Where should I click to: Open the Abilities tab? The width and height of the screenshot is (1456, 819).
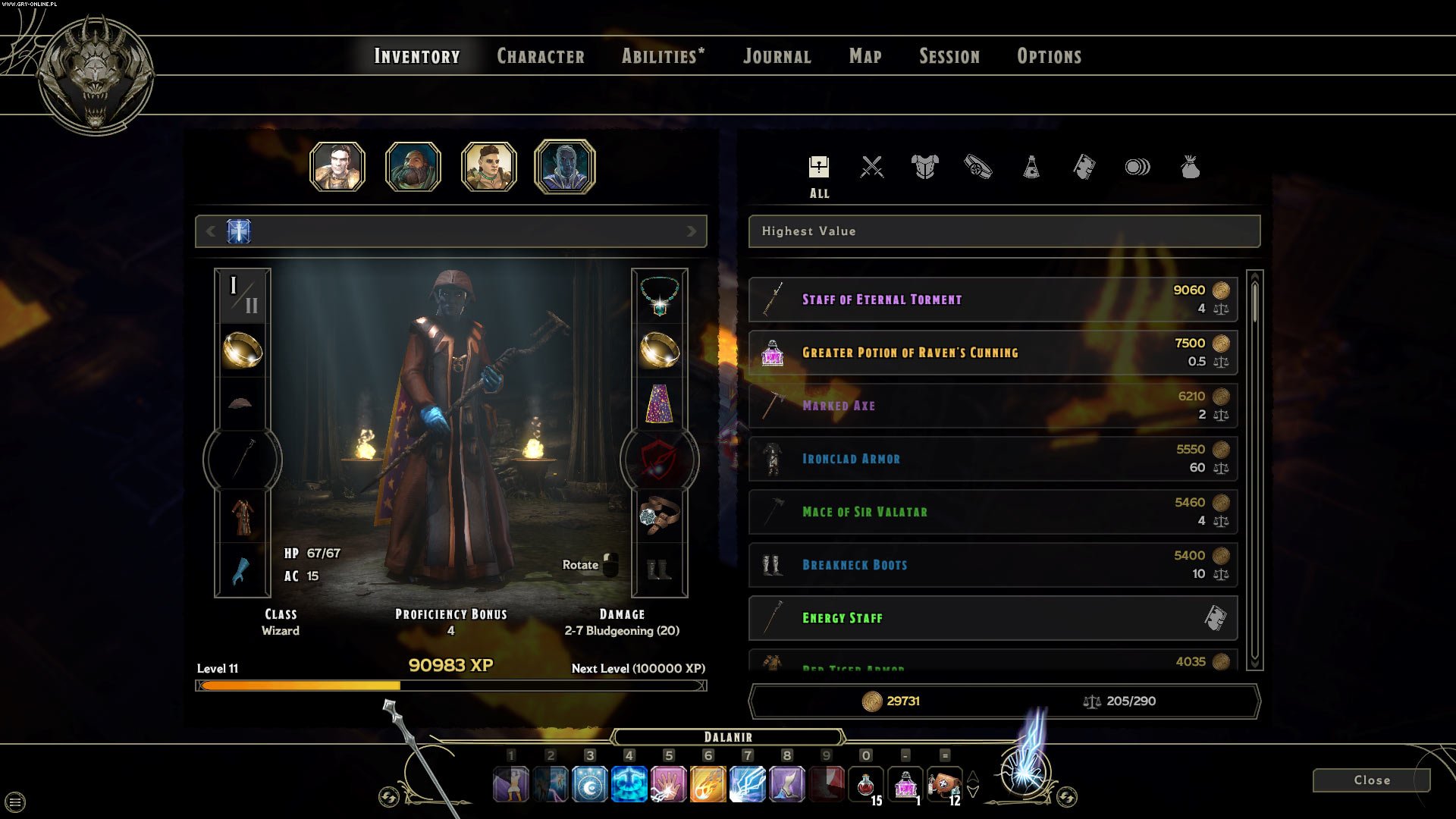pos(663,56)
